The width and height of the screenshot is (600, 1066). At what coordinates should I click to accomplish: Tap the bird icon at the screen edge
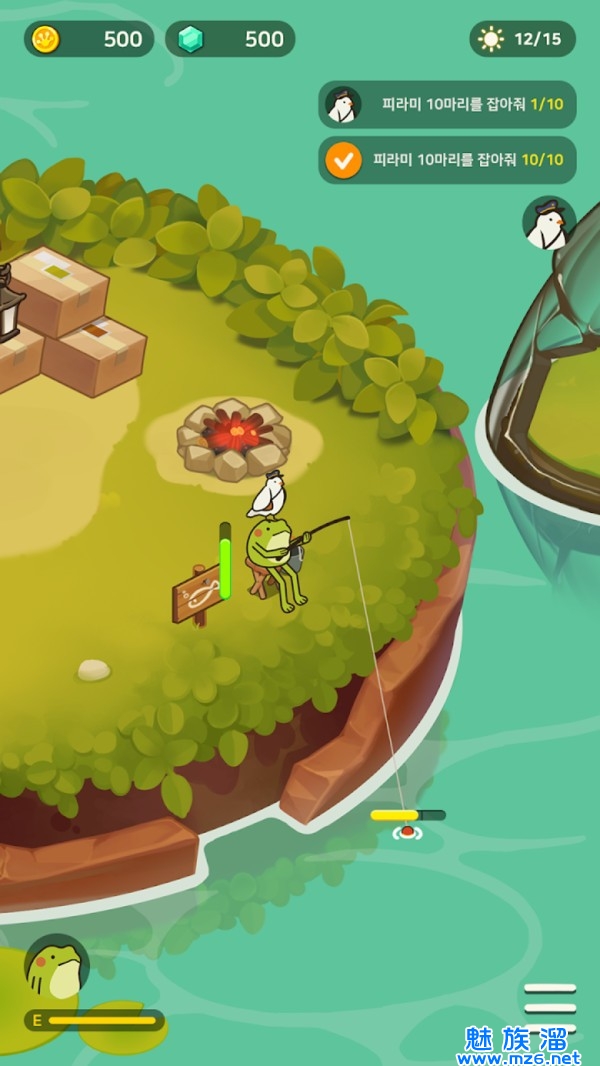tap(548, 224)
